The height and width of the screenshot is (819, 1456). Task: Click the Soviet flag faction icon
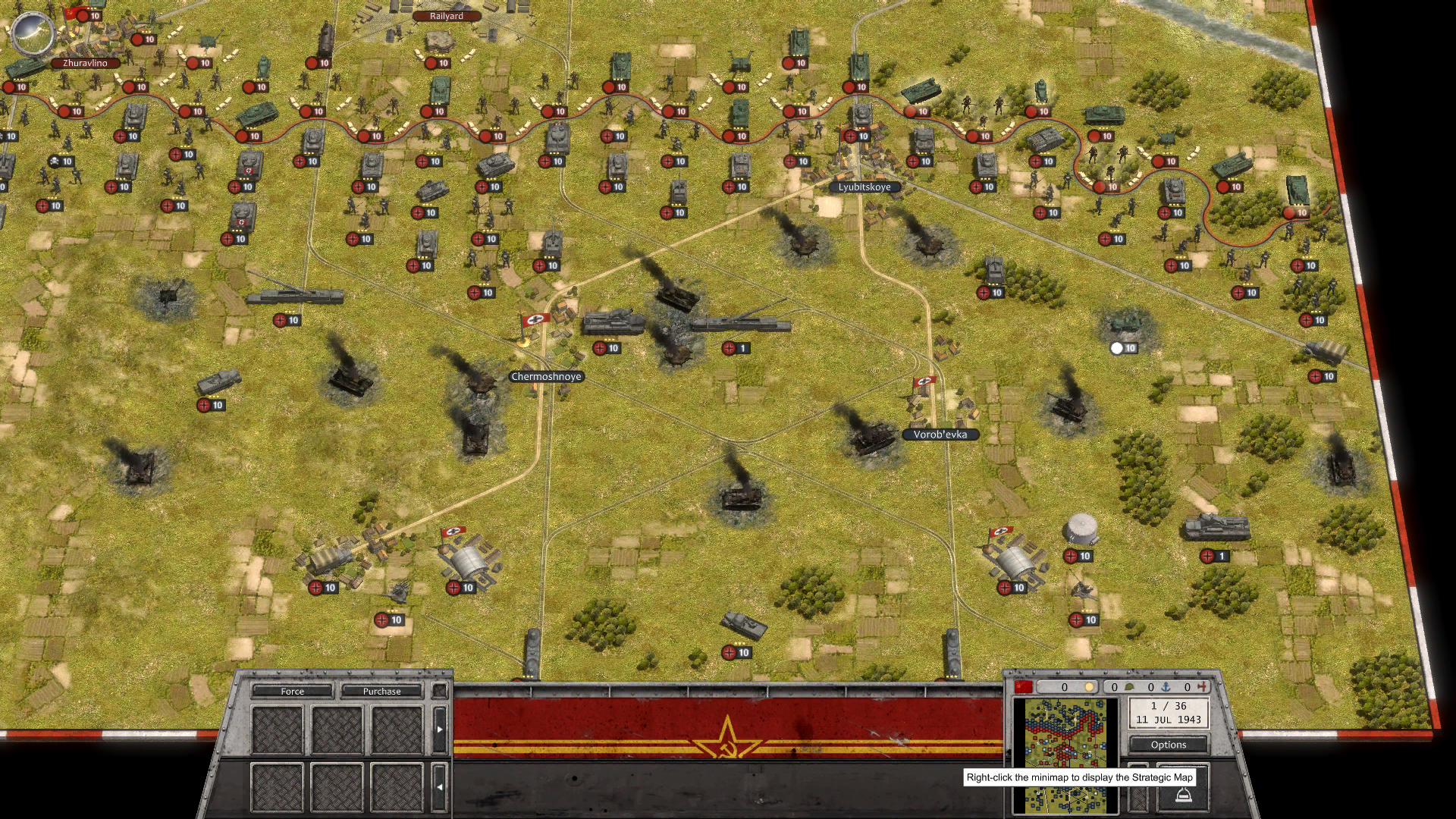tap(1024, 687)
